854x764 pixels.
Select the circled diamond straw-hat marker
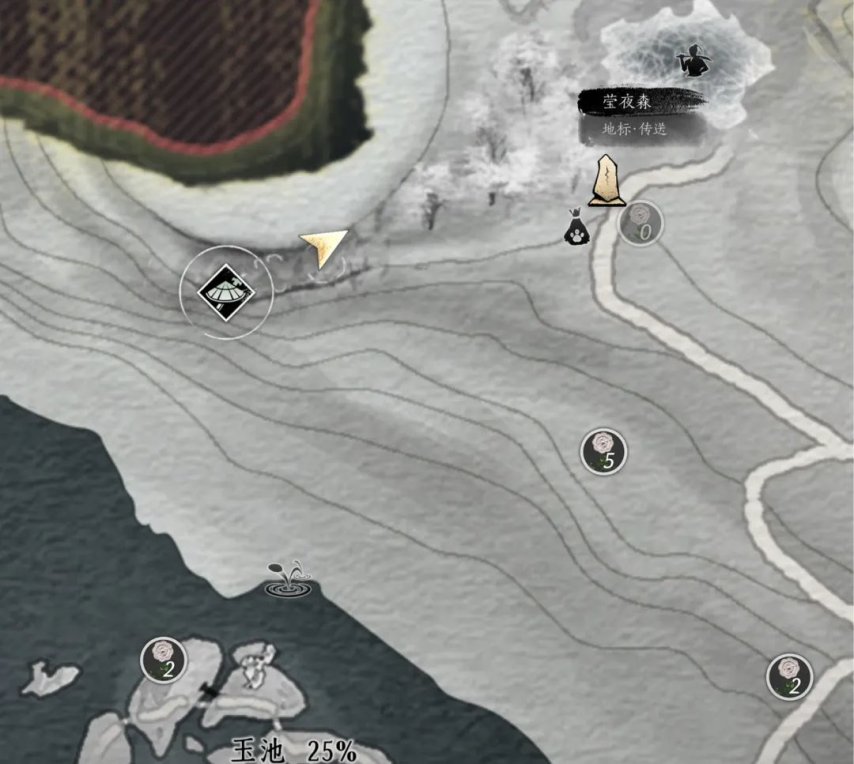tap(226, 292)
